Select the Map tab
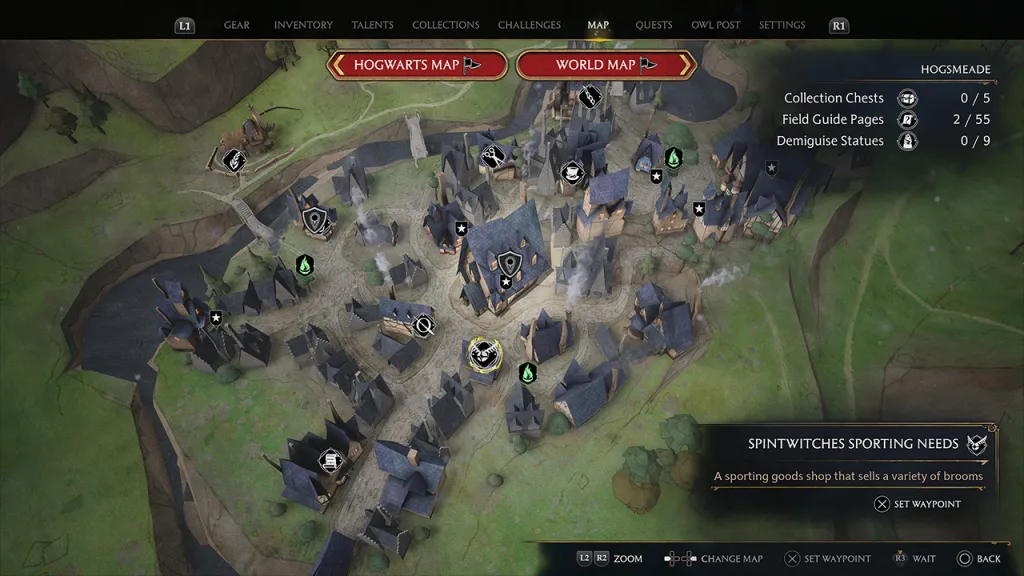Screen dimensions: 1024x576 coord(598,25)
